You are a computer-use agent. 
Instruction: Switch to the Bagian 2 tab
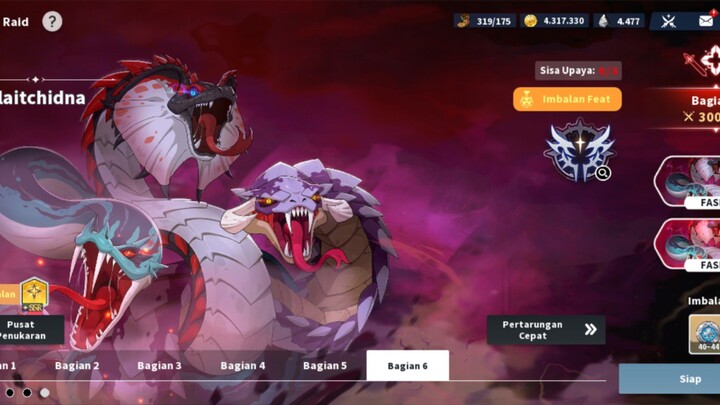pyautogui.click(x=77, y=366)
